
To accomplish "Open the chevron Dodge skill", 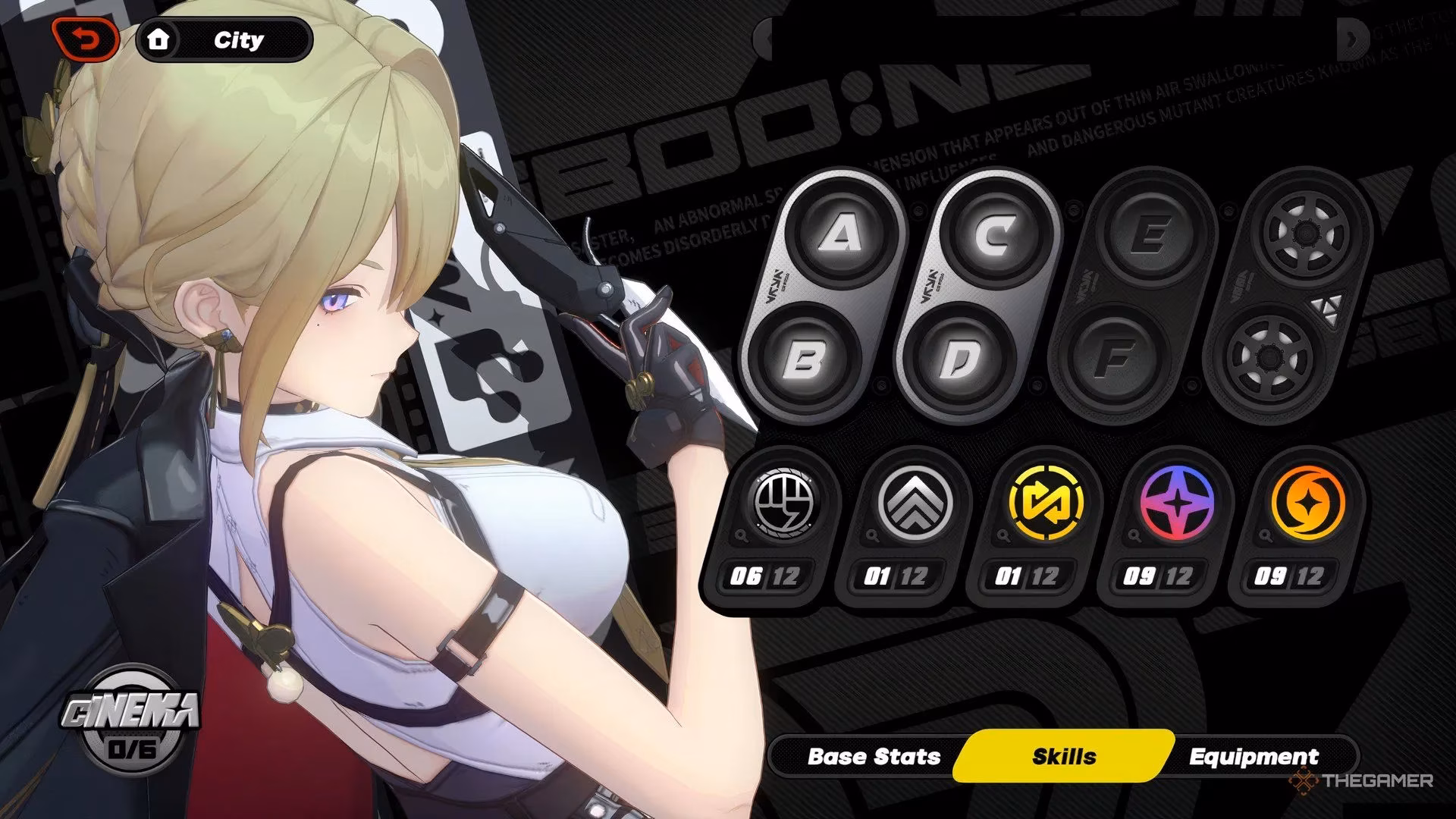I will tap(915, 504).
